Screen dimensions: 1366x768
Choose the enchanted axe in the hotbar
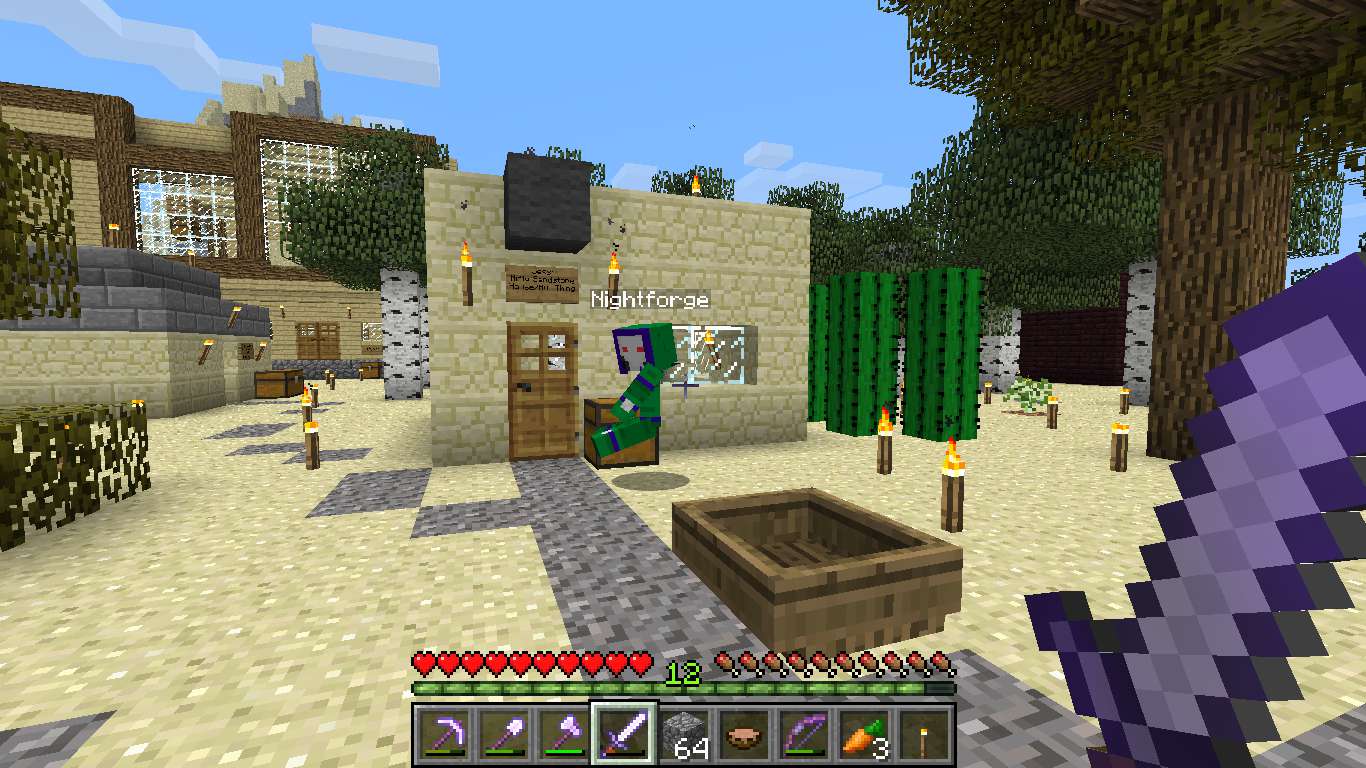tap(562, 735)
